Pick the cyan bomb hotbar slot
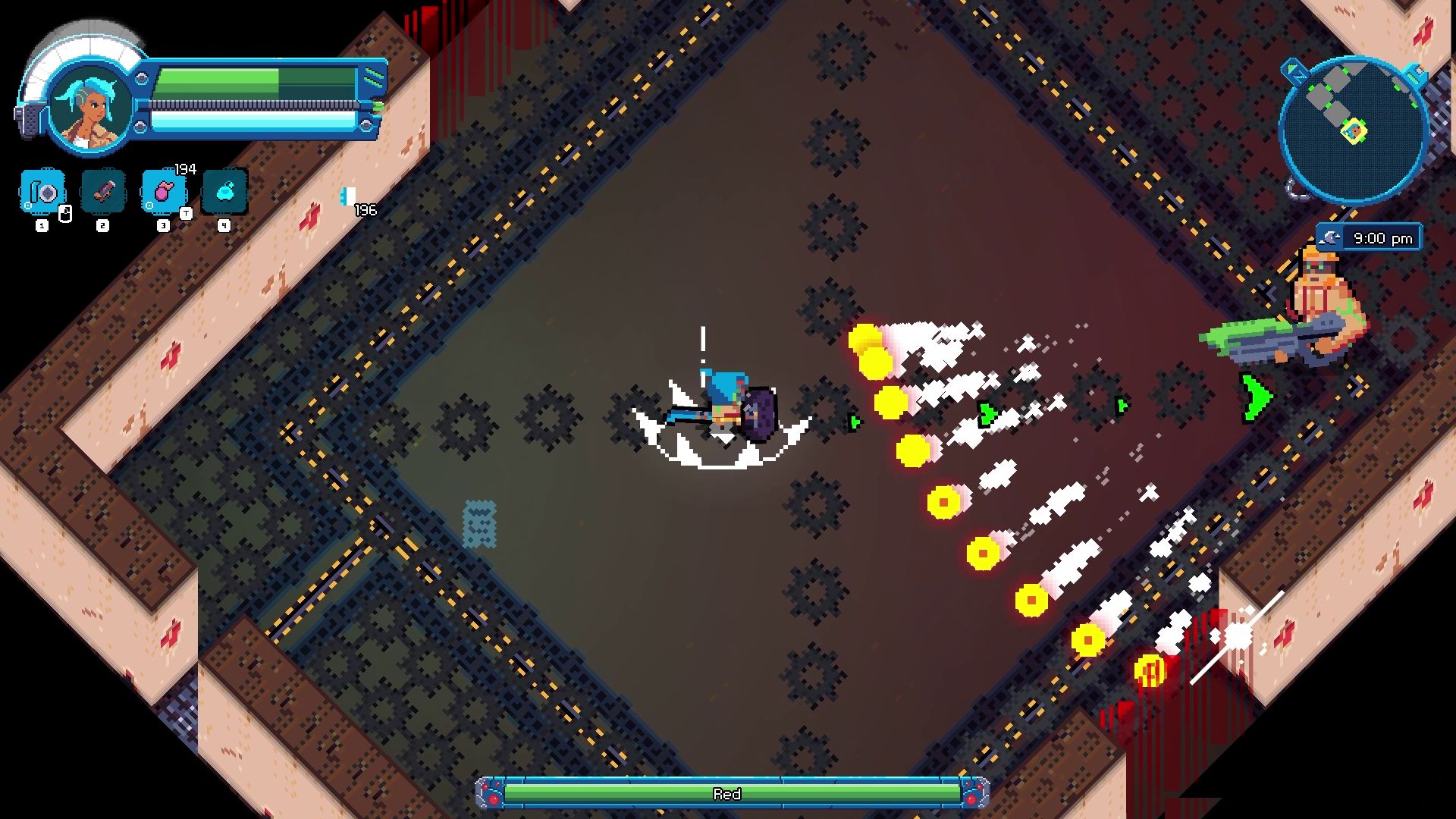Viewport: 1456px width, 819px height. coord(224,192)
